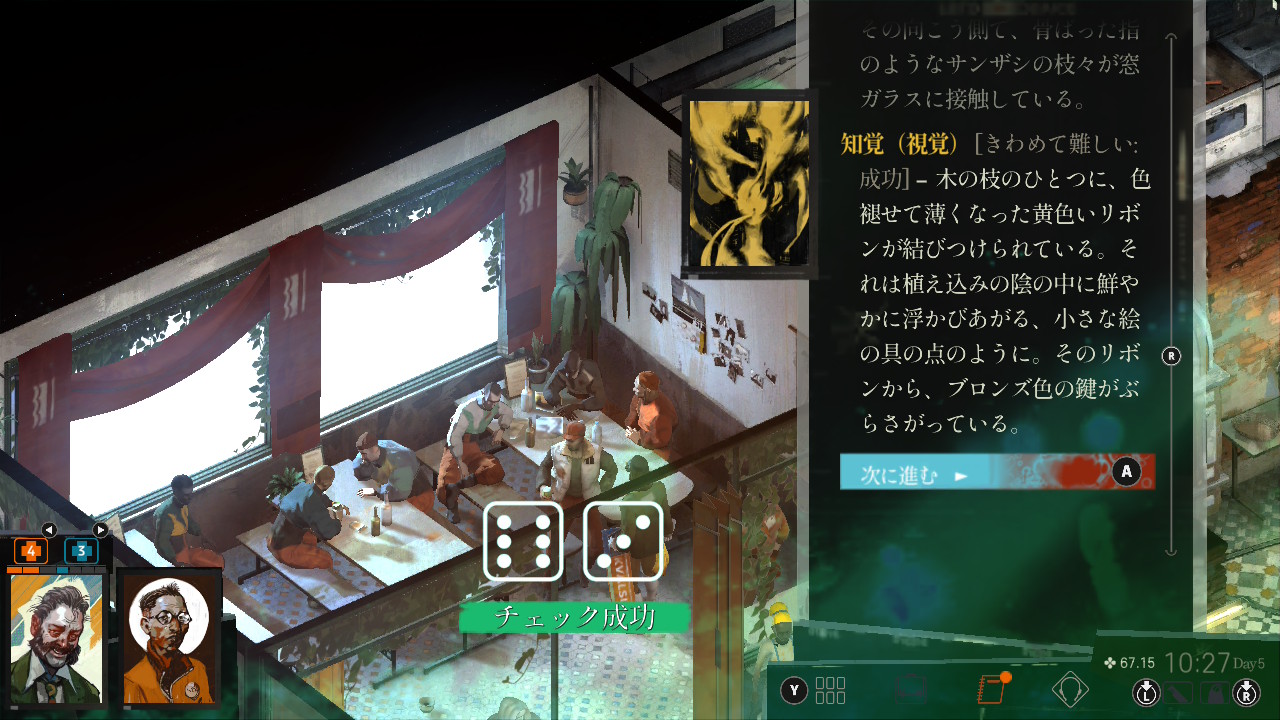Select the bearded detective portrait

coord(57,638)
